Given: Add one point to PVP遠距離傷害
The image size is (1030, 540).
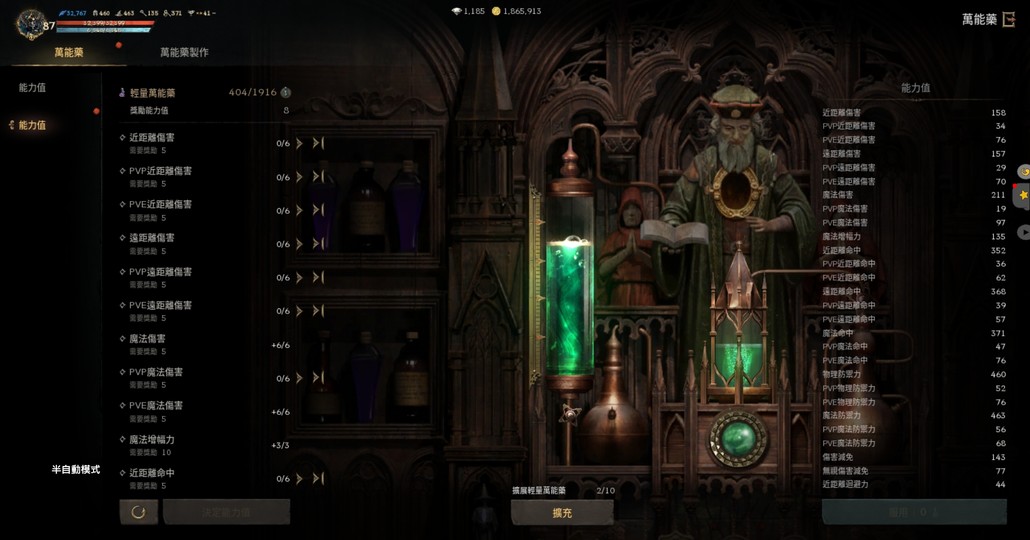Looking at the screenshot, I should coord(299,278).
